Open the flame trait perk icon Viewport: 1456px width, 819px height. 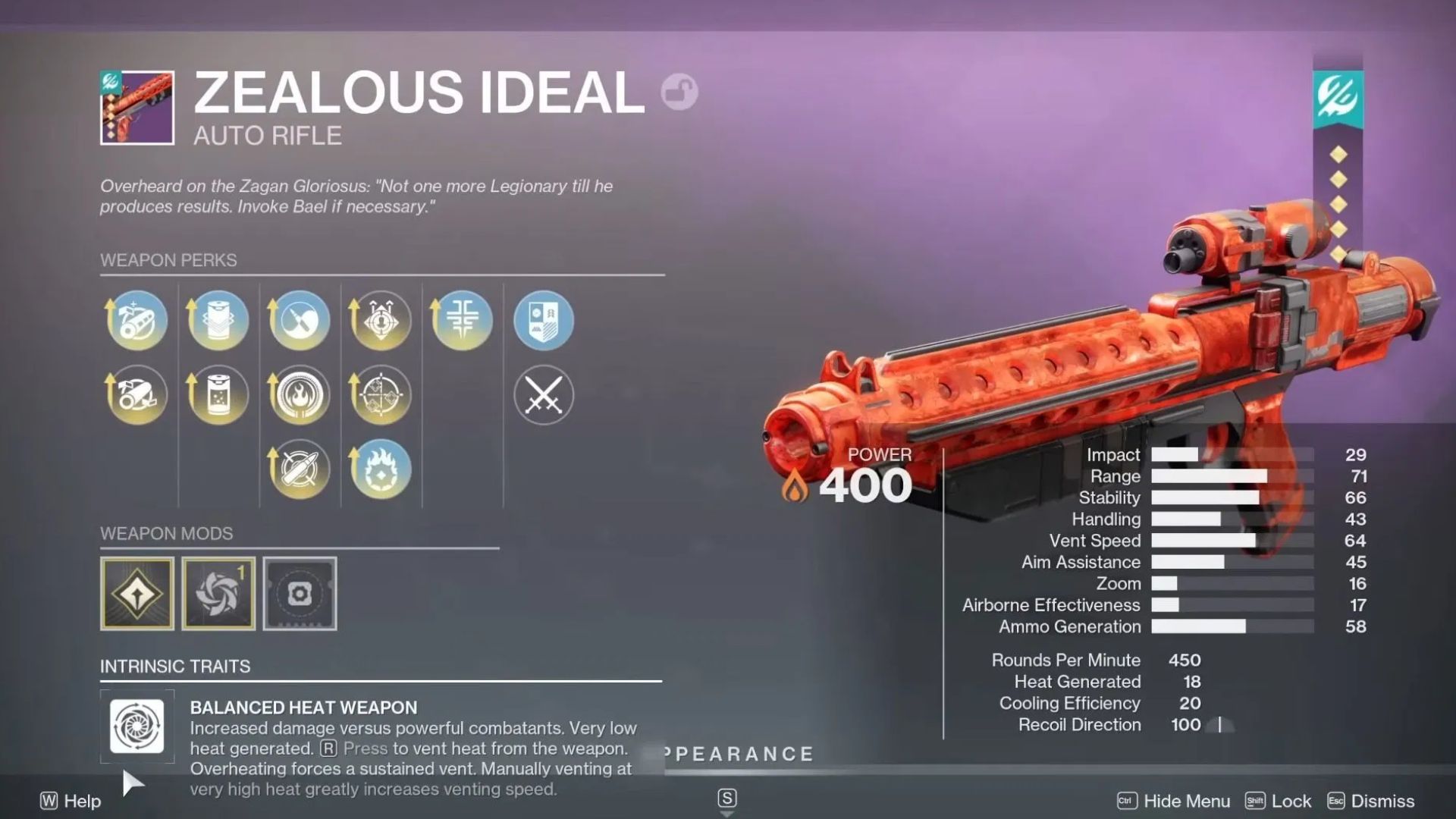tap(299, 394)
